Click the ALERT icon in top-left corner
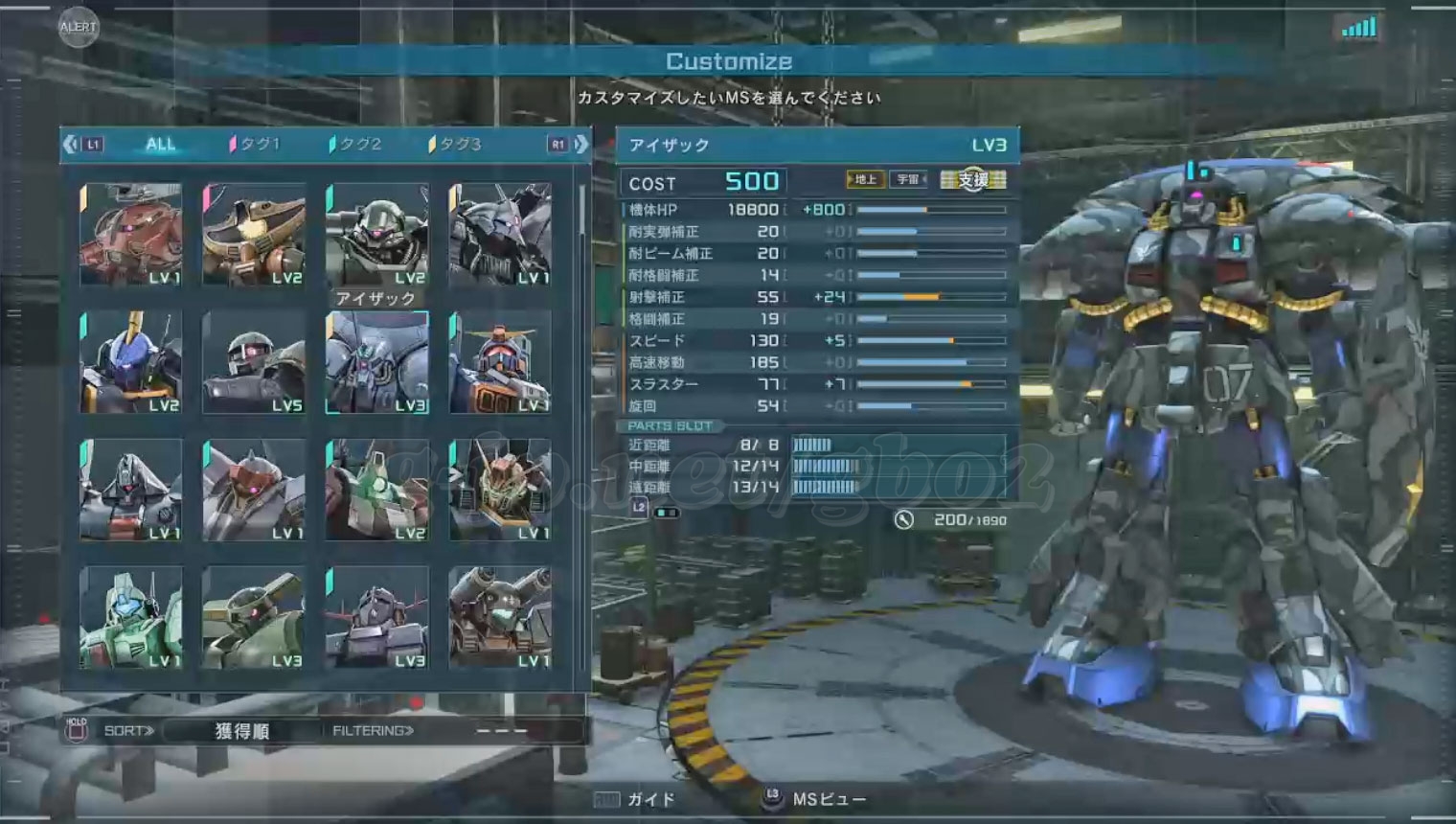The width and height of the screenshot is (1456, 824). click(x=78, y=27)
